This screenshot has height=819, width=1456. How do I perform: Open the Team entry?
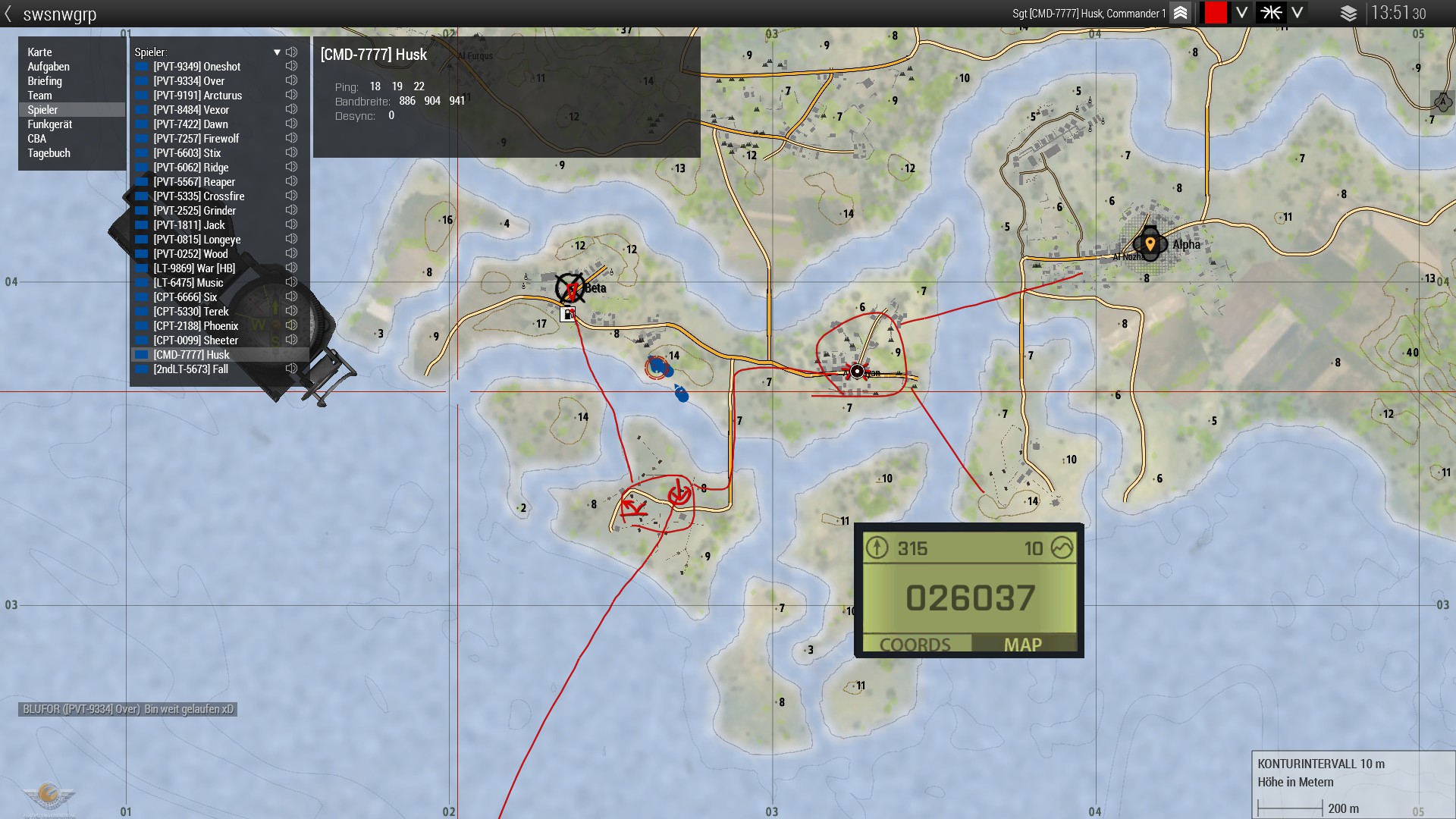[40, 96]
